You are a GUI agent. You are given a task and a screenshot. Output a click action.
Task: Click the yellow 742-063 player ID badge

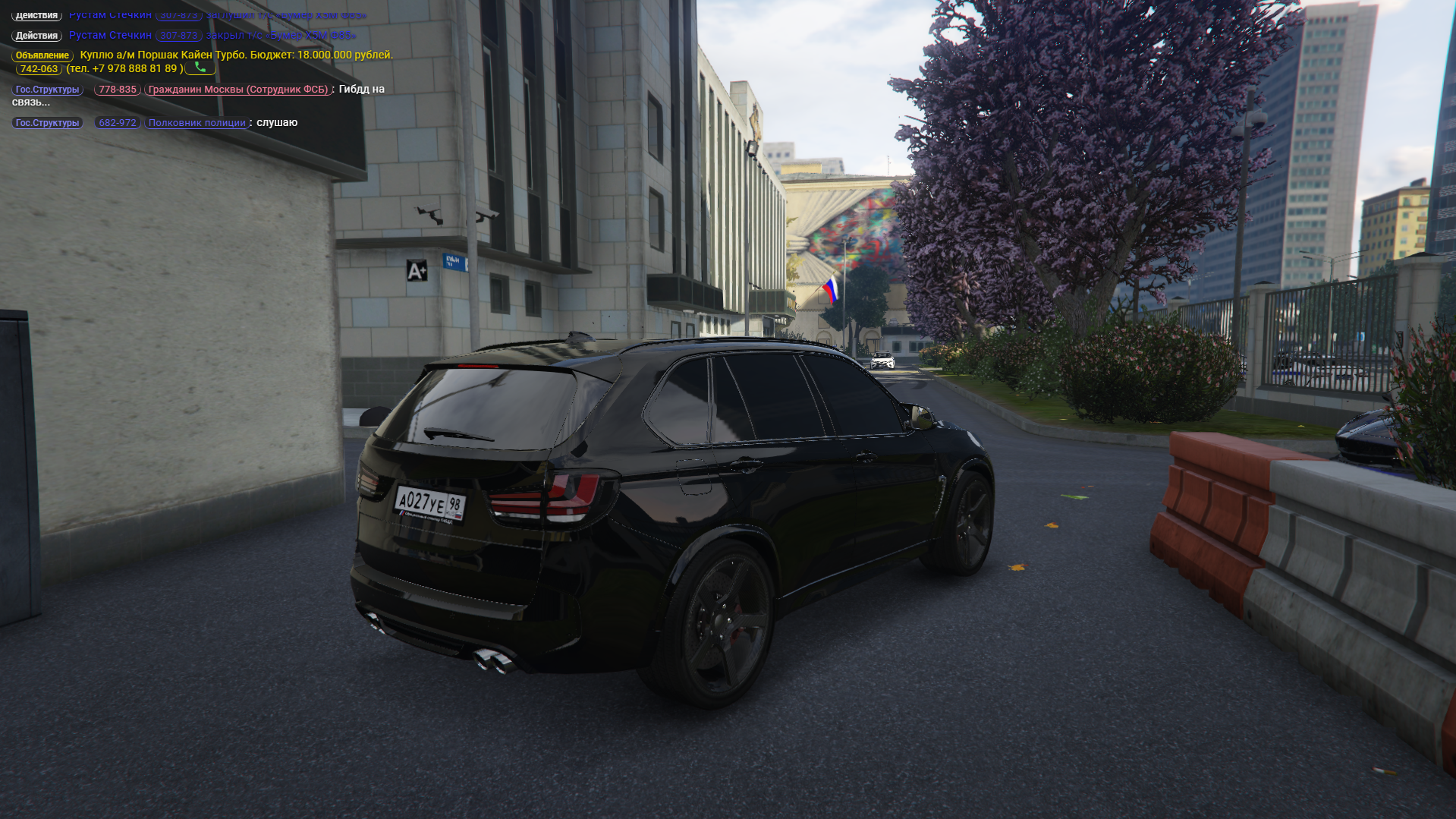coord(39,69)
